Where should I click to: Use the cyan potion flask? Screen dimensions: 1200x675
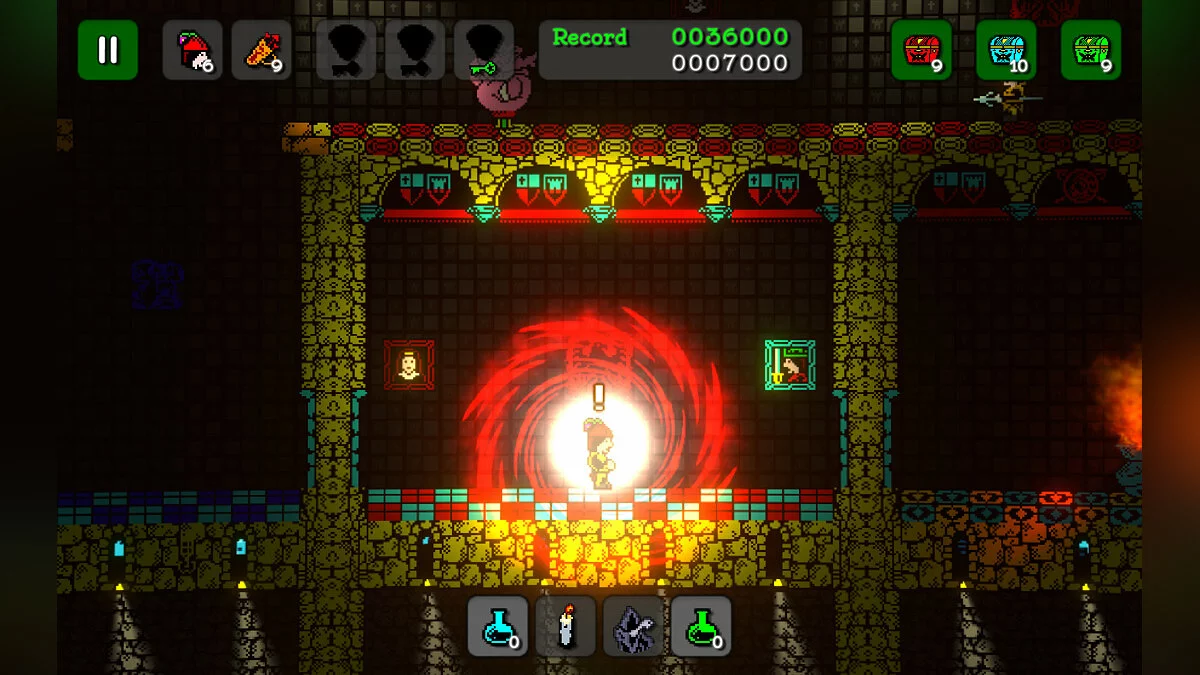498,626
